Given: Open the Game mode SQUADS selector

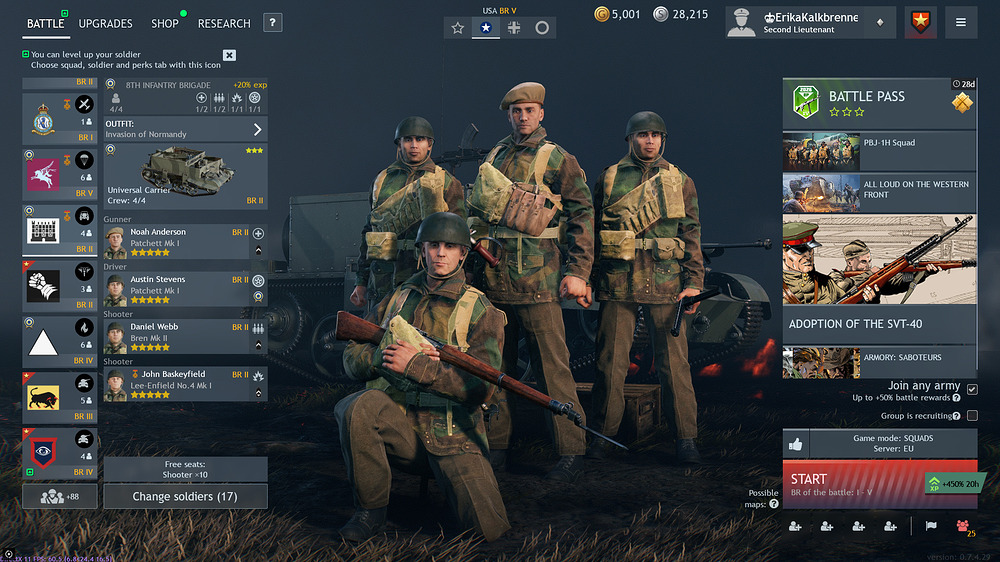Looking at the screenshot, I should pos(893,444).
